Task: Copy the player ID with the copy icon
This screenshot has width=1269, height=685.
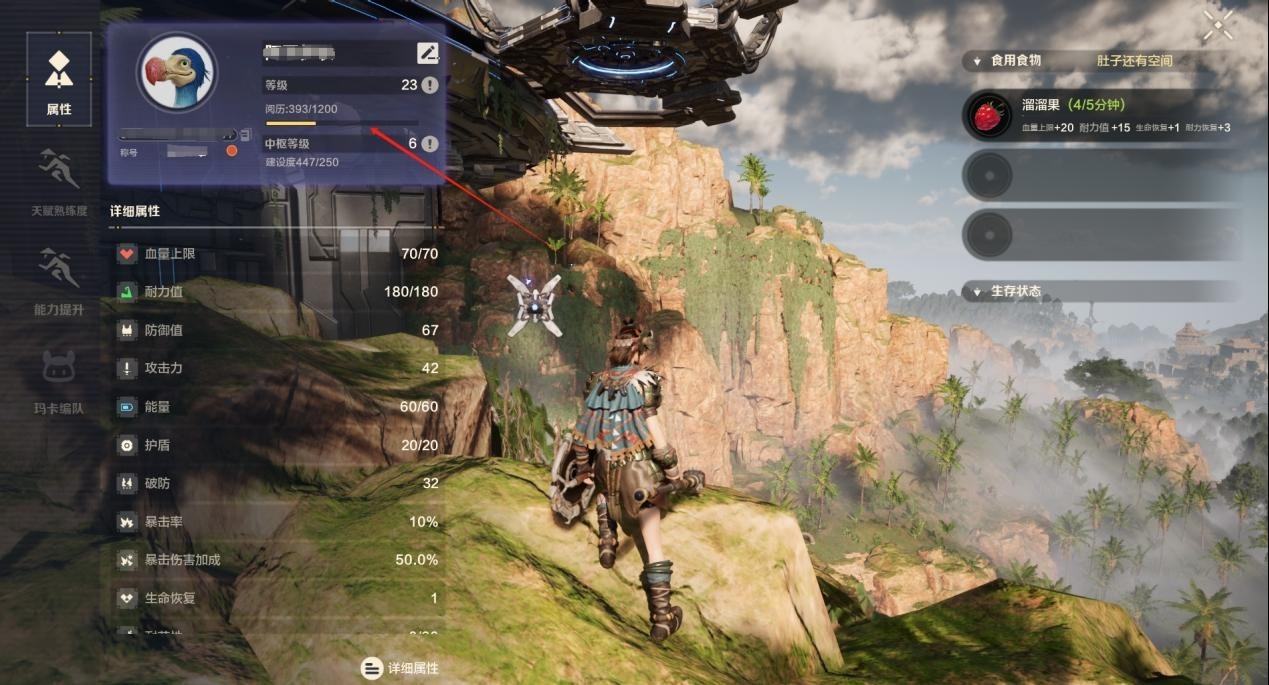Action: coord(245,134)
